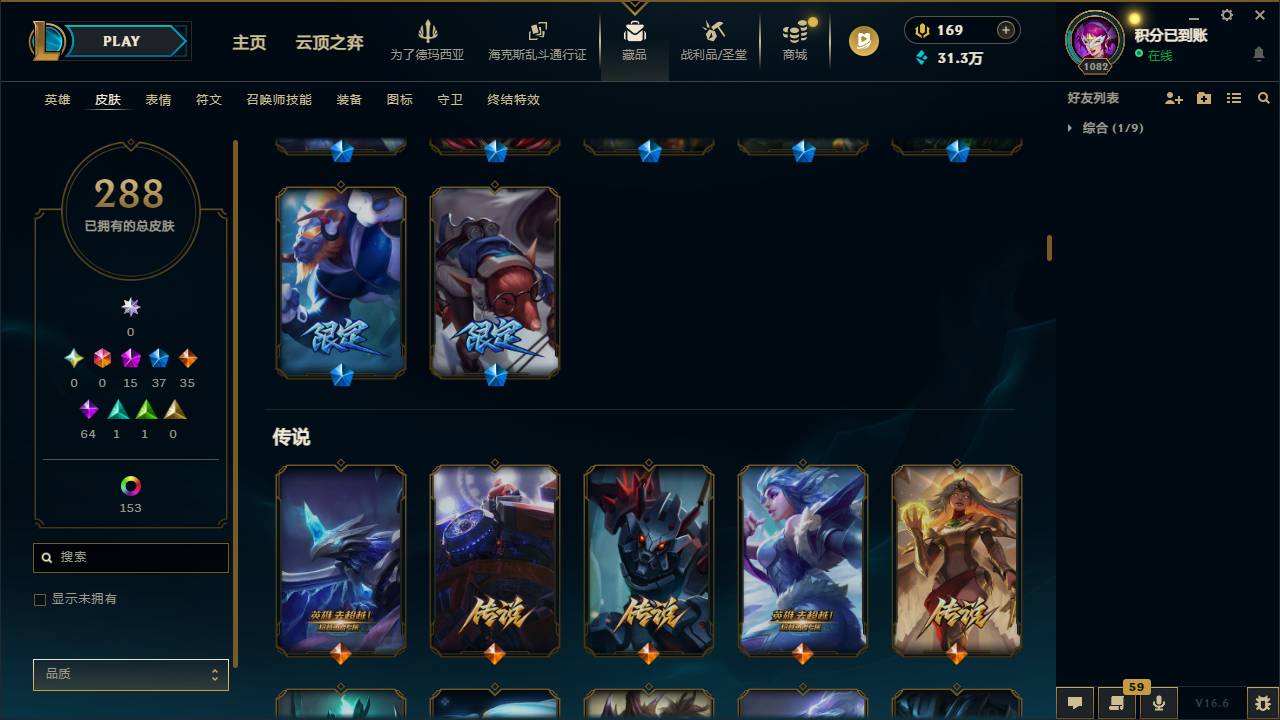This screenshot has width=1280, height=720.
Task: Click the mythic essence star filter icon
Action: click(x=130, y=307)
